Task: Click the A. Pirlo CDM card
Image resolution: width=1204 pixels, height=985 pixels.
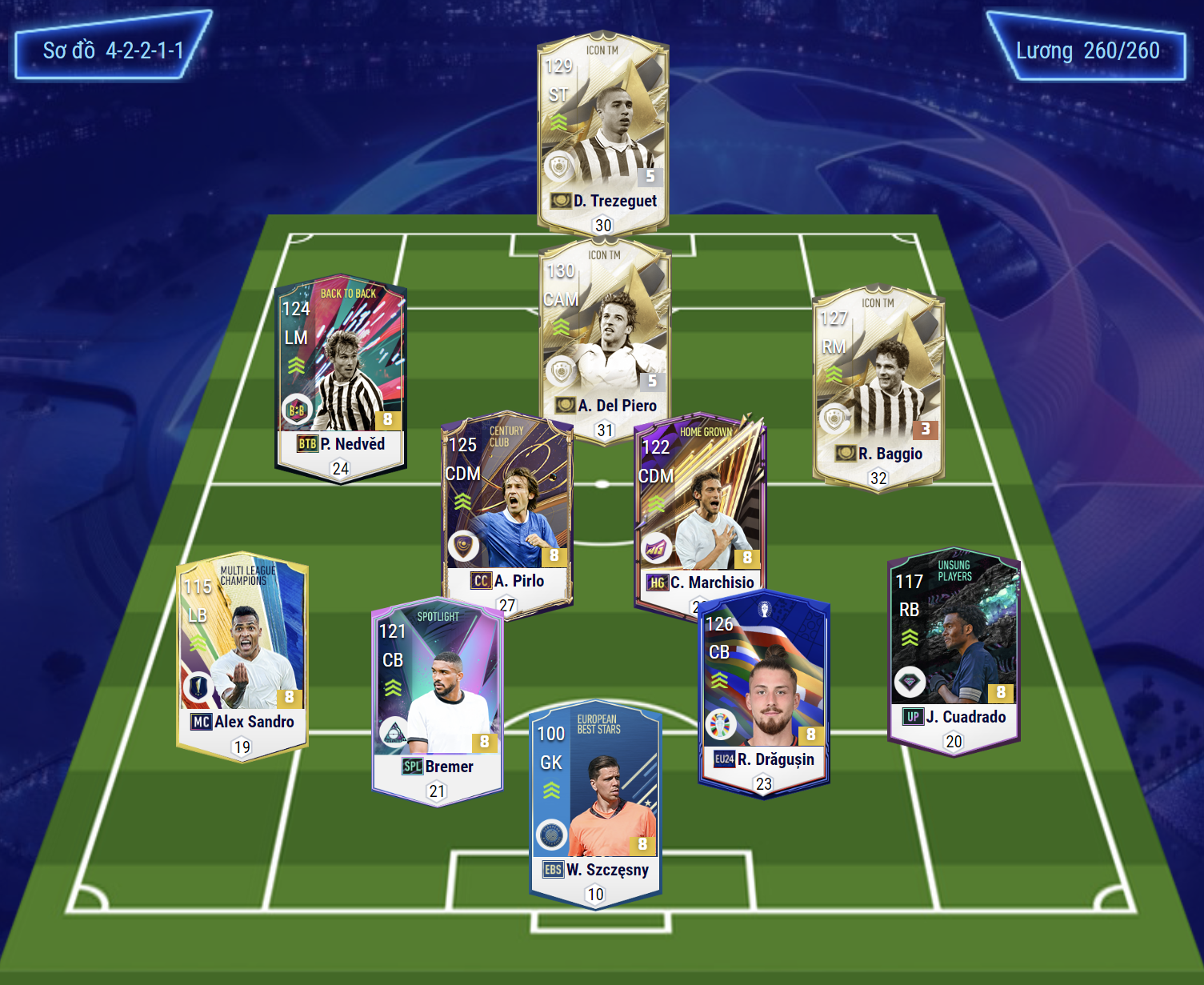Action: [x=507, y=512]
